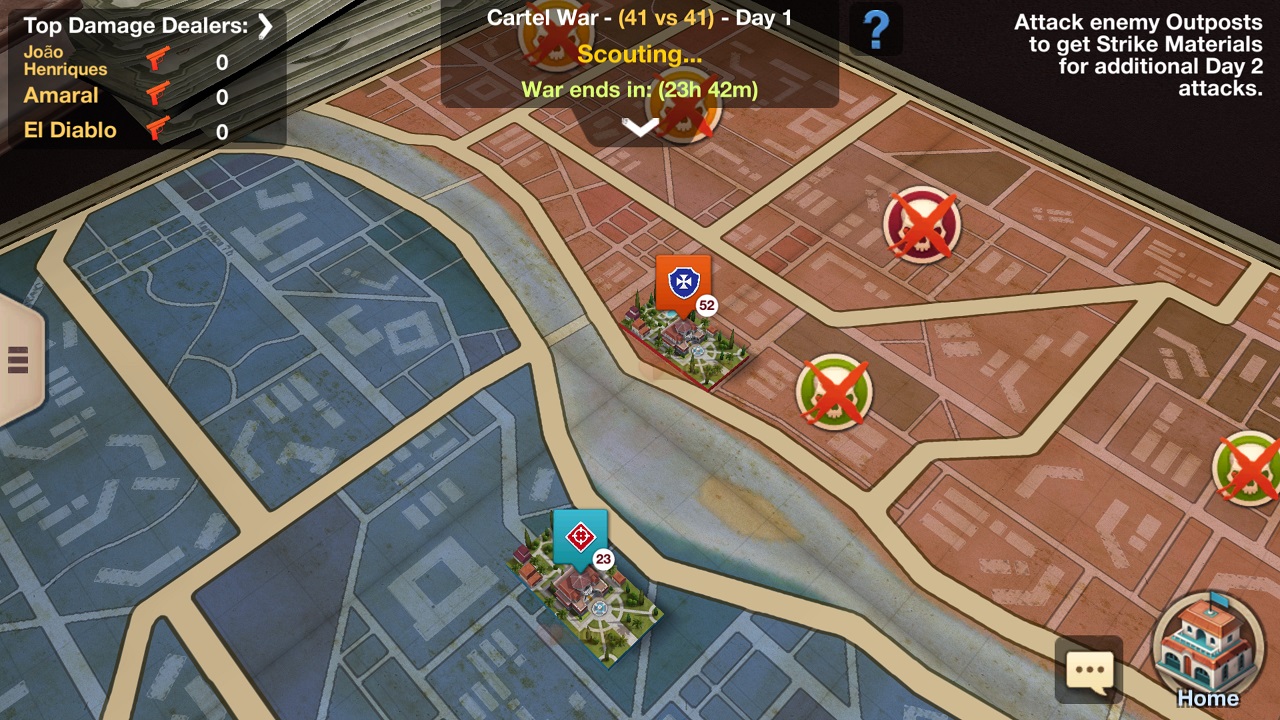Select the enemy base marked 52
This screenshot has width=1280, height=720.
click(681, 330)
